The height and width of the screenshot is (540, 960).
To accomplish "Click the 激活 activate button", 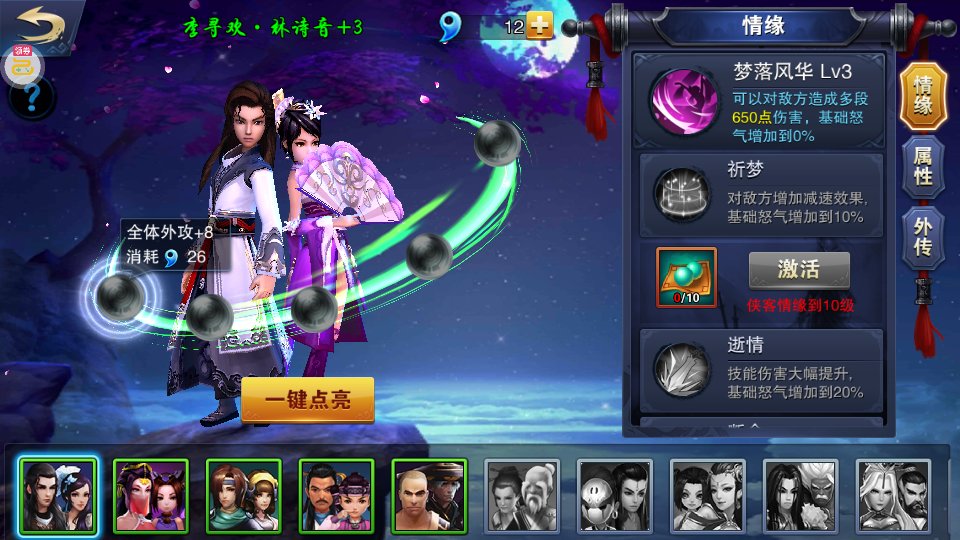I will pos(799,269).
